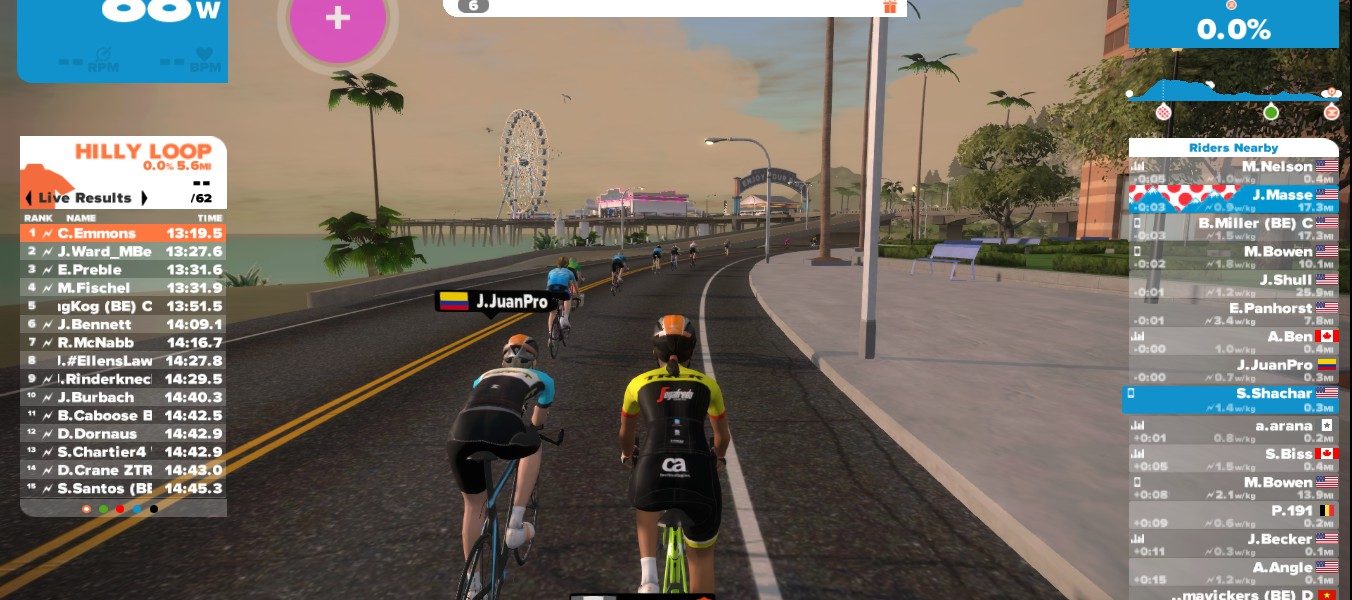Choose E.Panhorst from Riders Nearby
This screenshot has width=1352, height=600.
point(1234,314)
